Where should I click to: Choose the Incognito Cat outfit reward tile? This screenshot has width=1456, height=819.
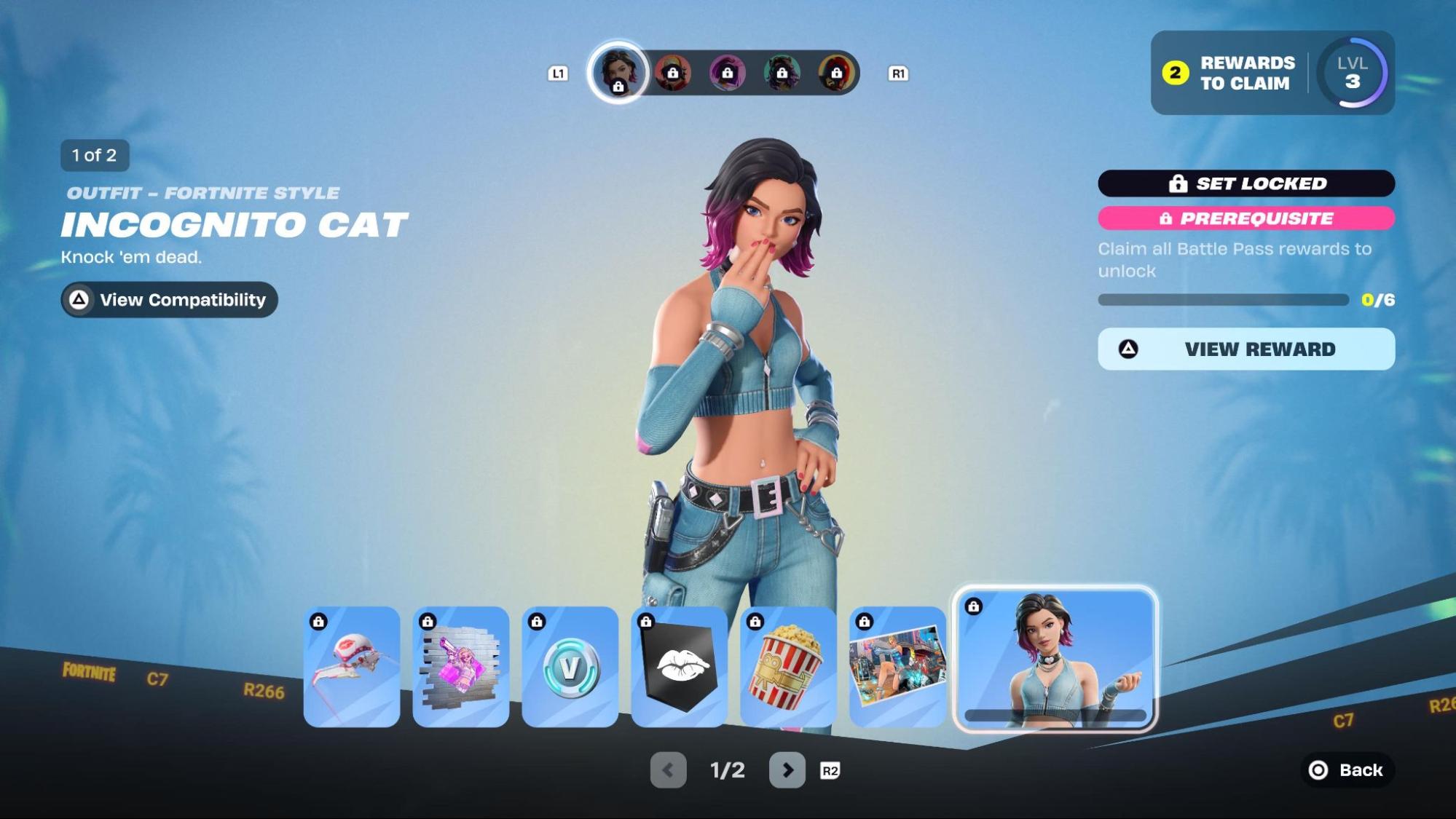tap(1055, 658)
